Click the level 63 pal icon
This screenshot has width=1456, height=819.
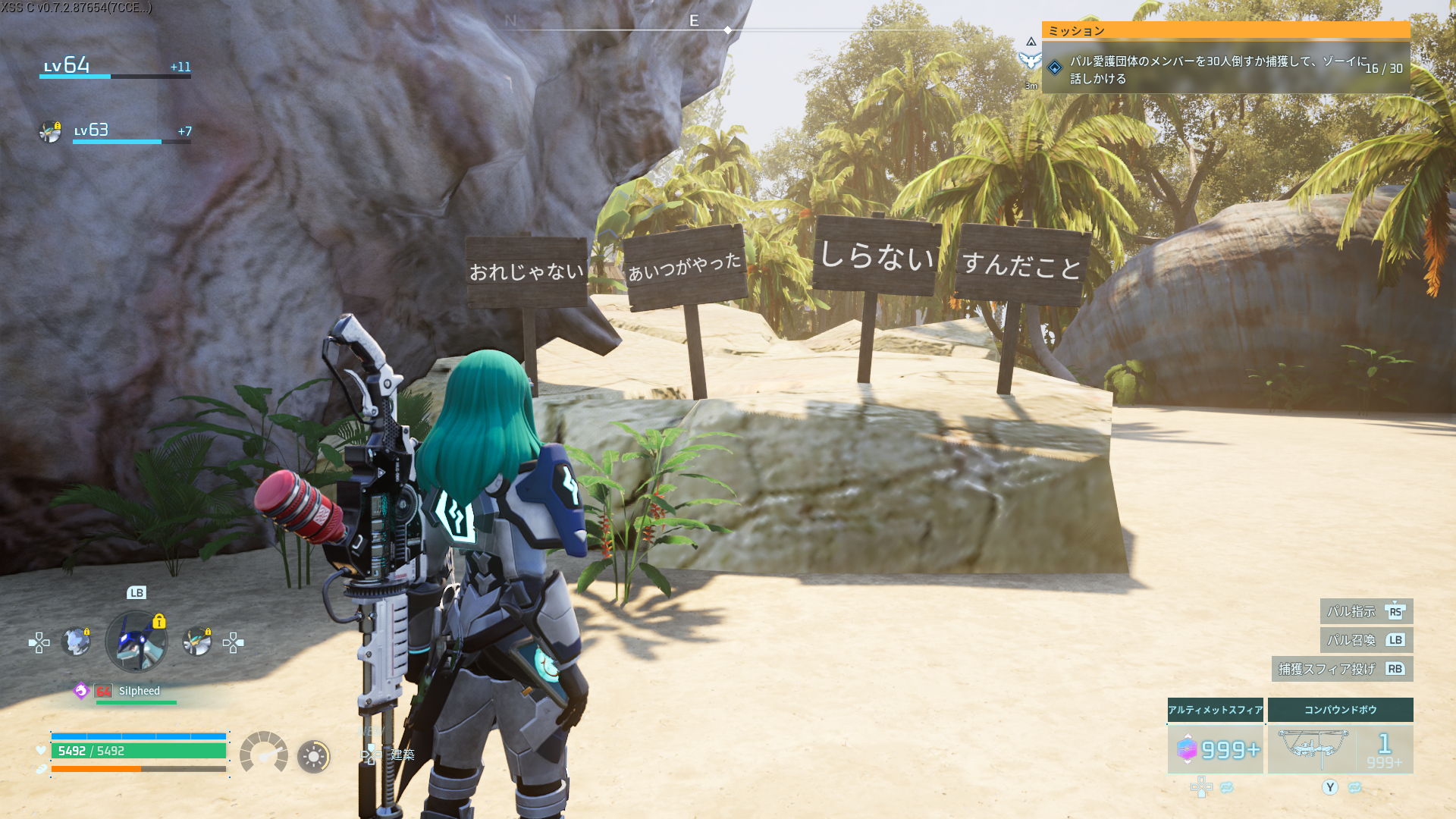click(x=50, y=131)
